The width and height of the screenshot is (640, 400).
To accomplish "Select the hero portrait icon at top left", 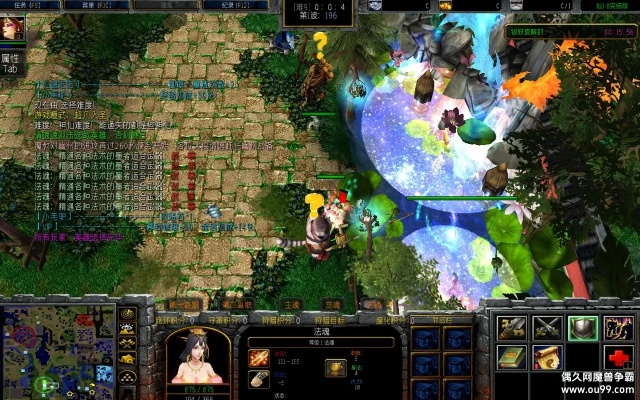I will point(13,30).
